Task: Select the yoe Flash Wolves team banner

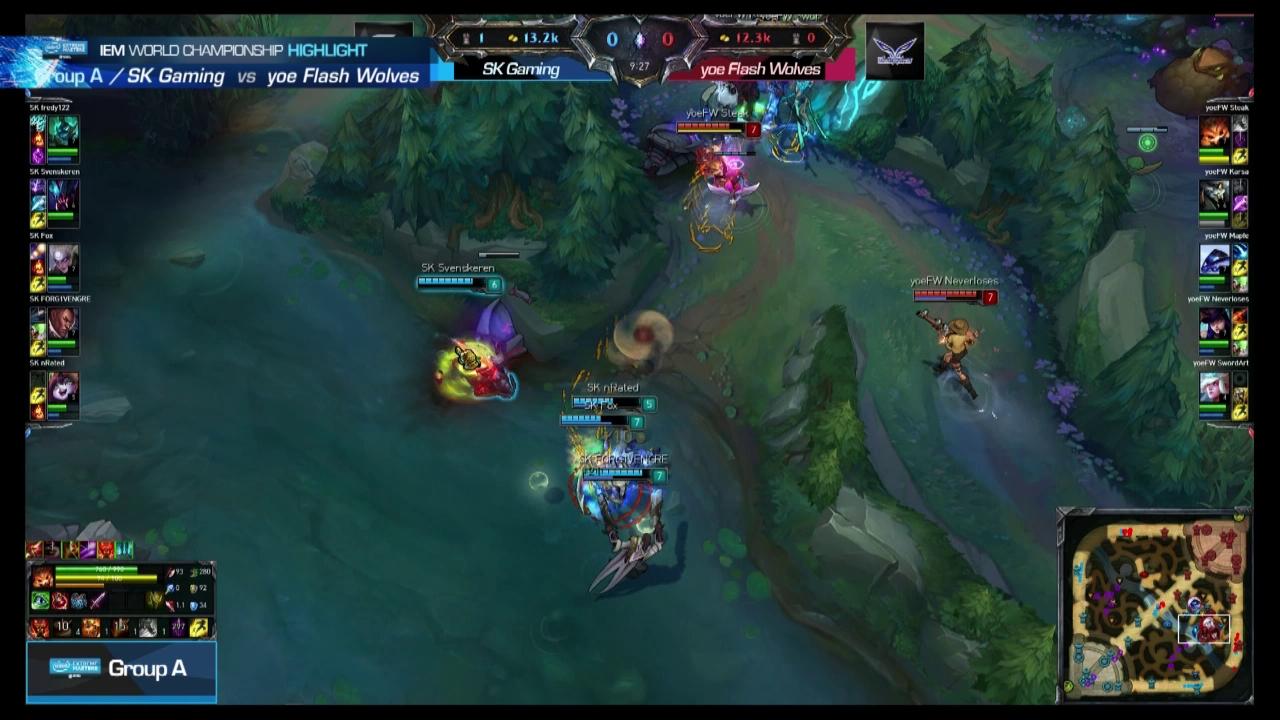Action: coord(760,70)
